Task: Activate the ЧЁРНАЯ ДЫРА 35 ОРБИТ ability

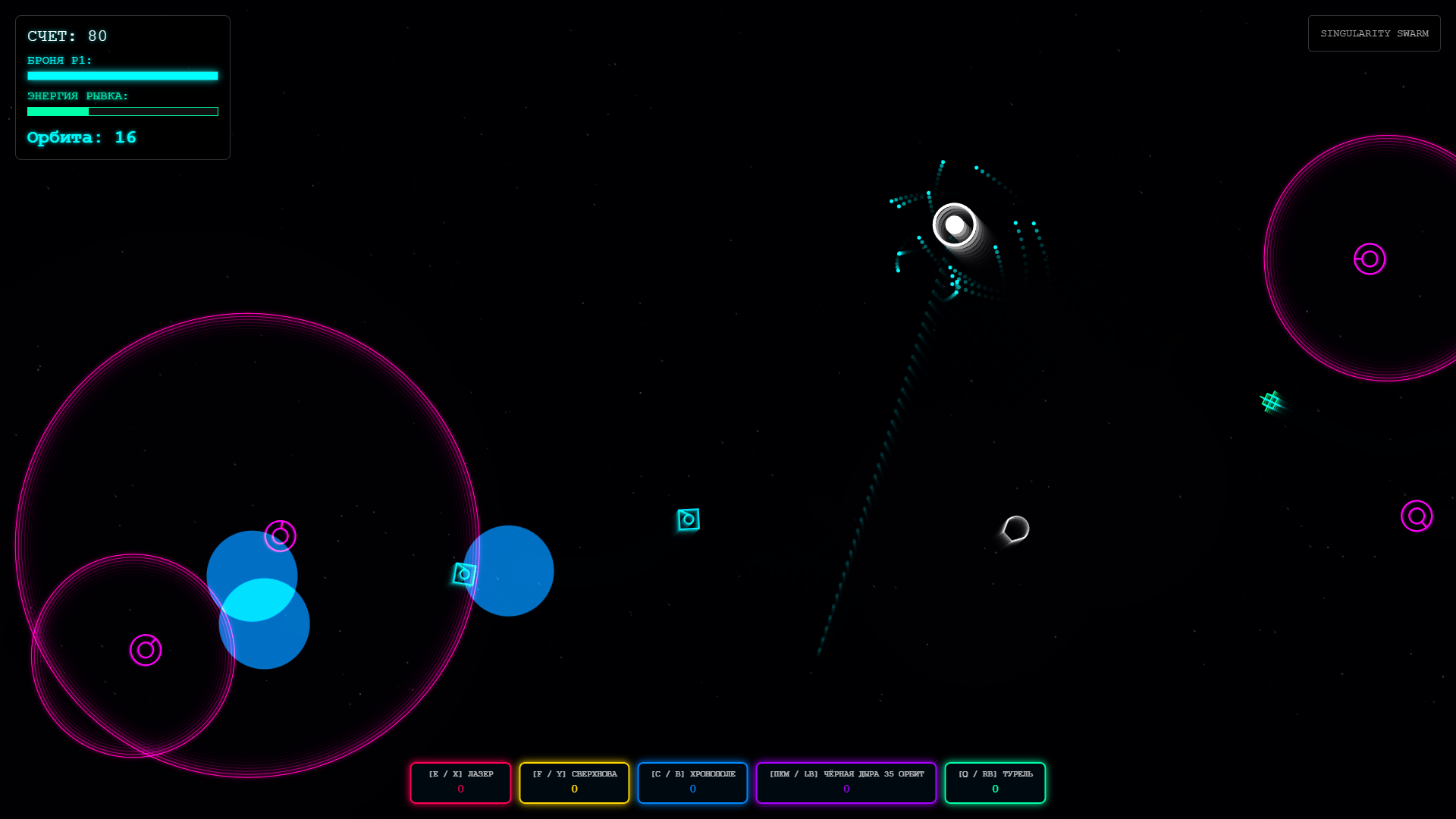Action: pyautogui.click(x=846, y=783)
